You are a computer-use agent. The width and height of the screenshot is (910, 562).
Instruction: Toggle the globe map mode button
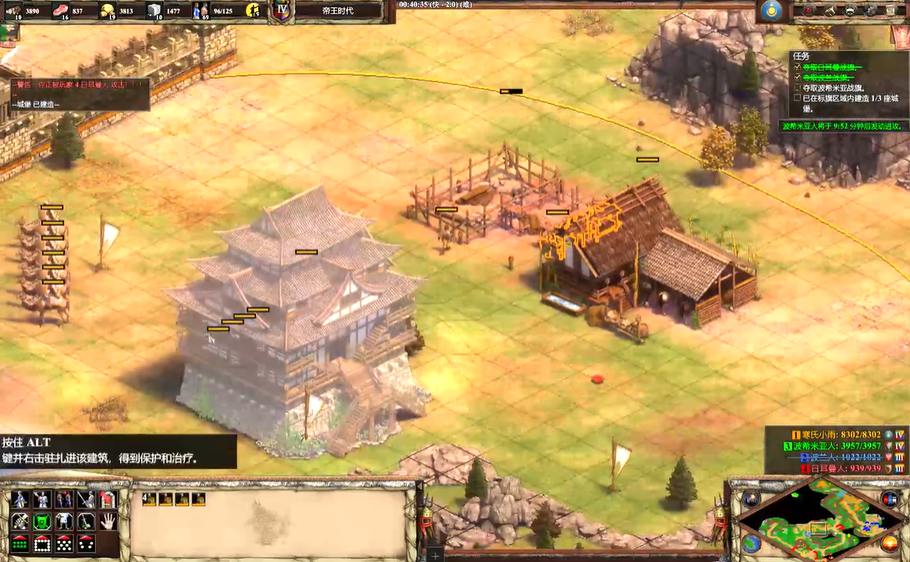752,544
